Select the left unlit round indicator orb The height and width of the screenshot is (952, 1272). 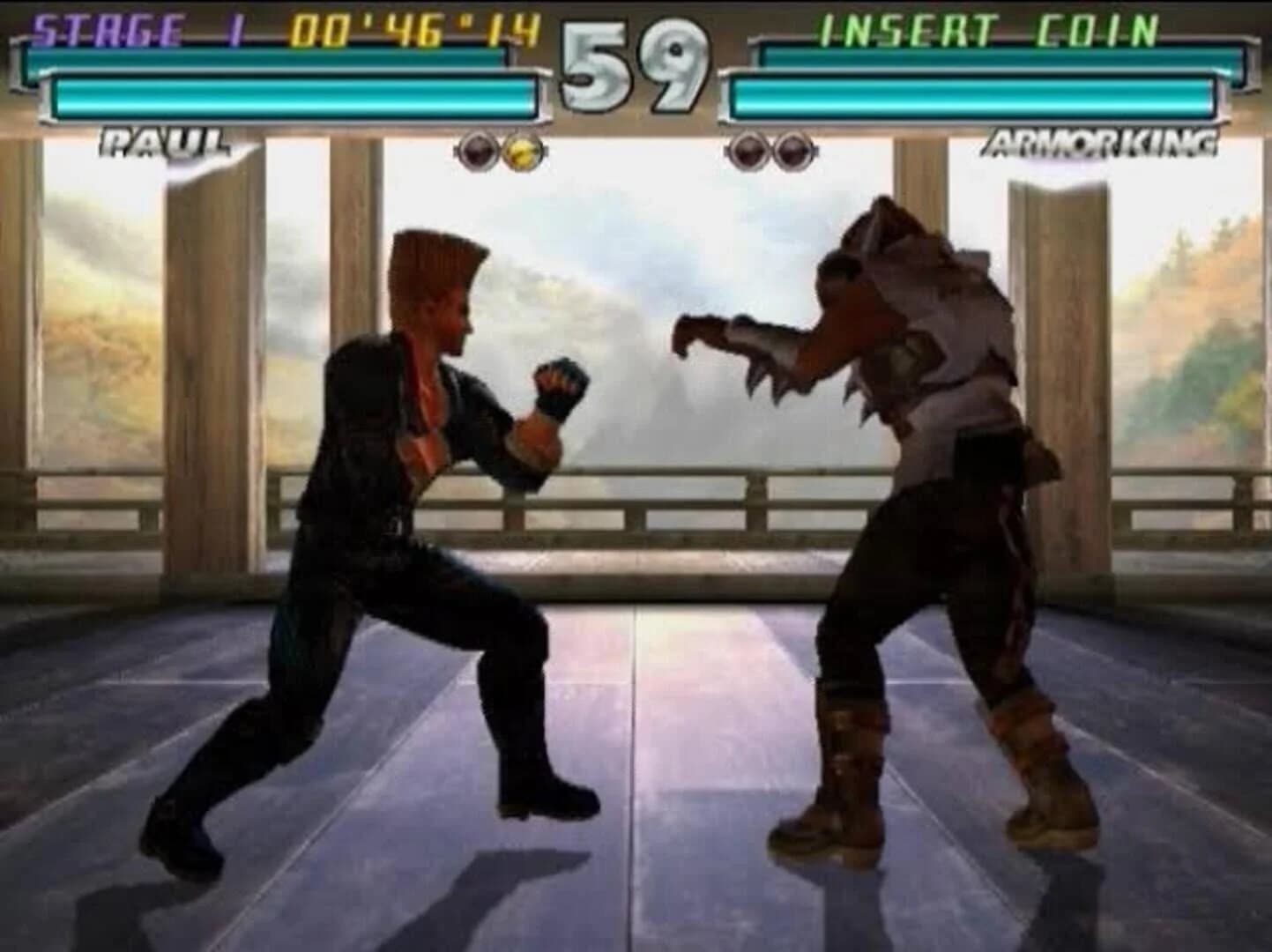477,151
